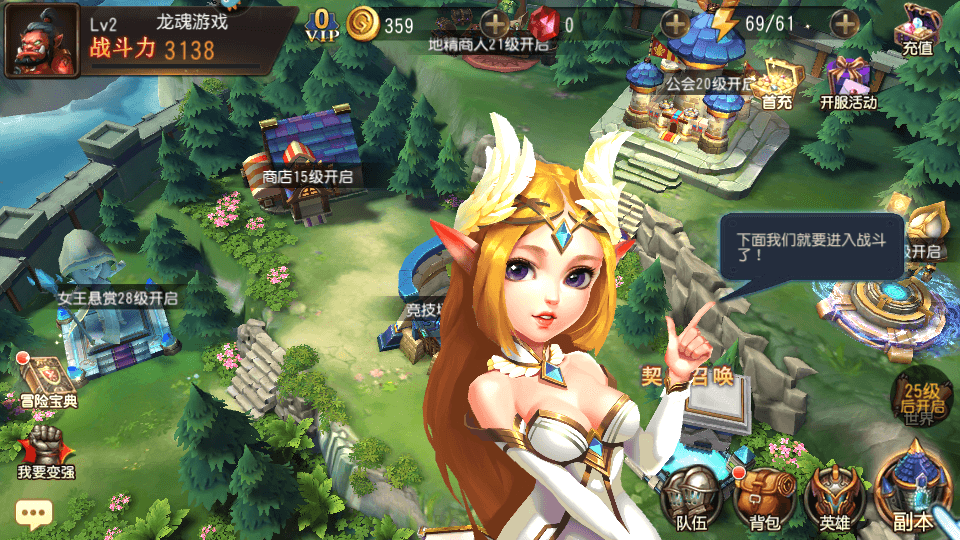Image resolution: width=960 pixels, height=540 pixels.
Task: Add more lightning energy with plus button
Action: [x=846, y=24]
